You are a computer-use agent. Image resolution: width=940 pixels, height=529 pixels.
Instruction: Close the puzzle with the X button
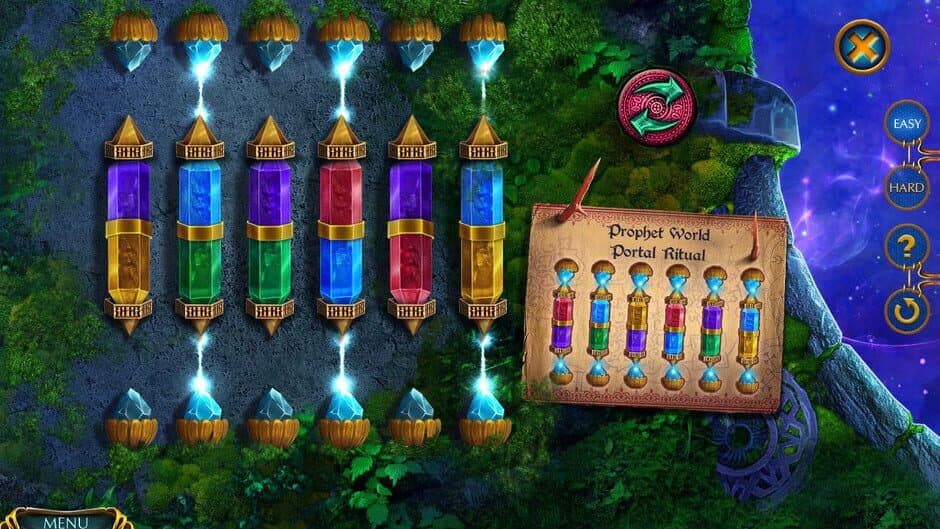click(862, 46)
